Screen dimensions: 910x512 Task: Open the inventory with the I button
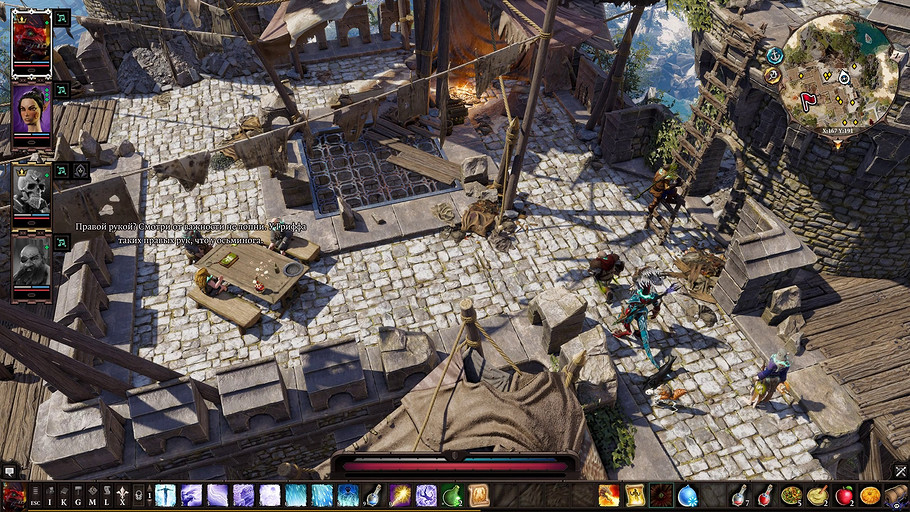tap(50, 495)
